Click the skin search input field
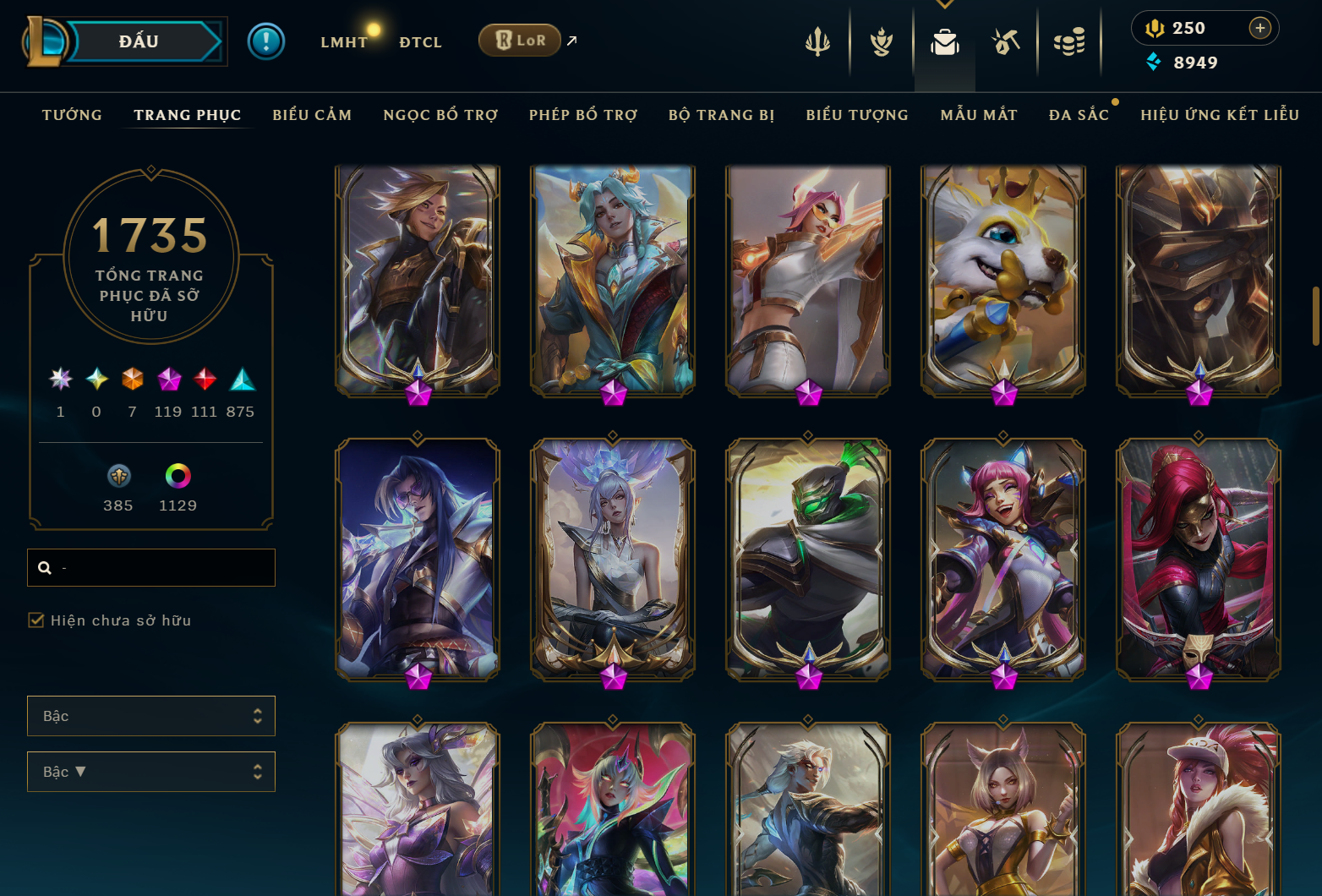1322x896 pixels. click(150, 567)
